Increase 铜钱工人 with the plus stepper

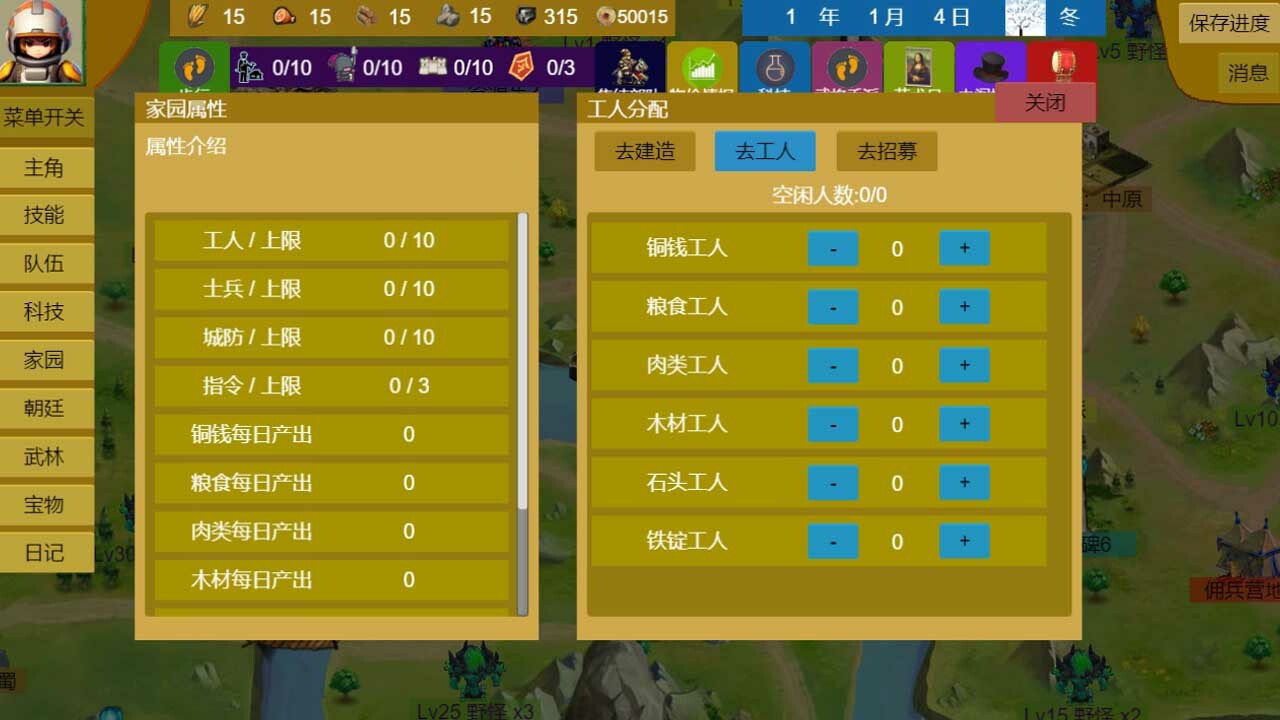963,248
